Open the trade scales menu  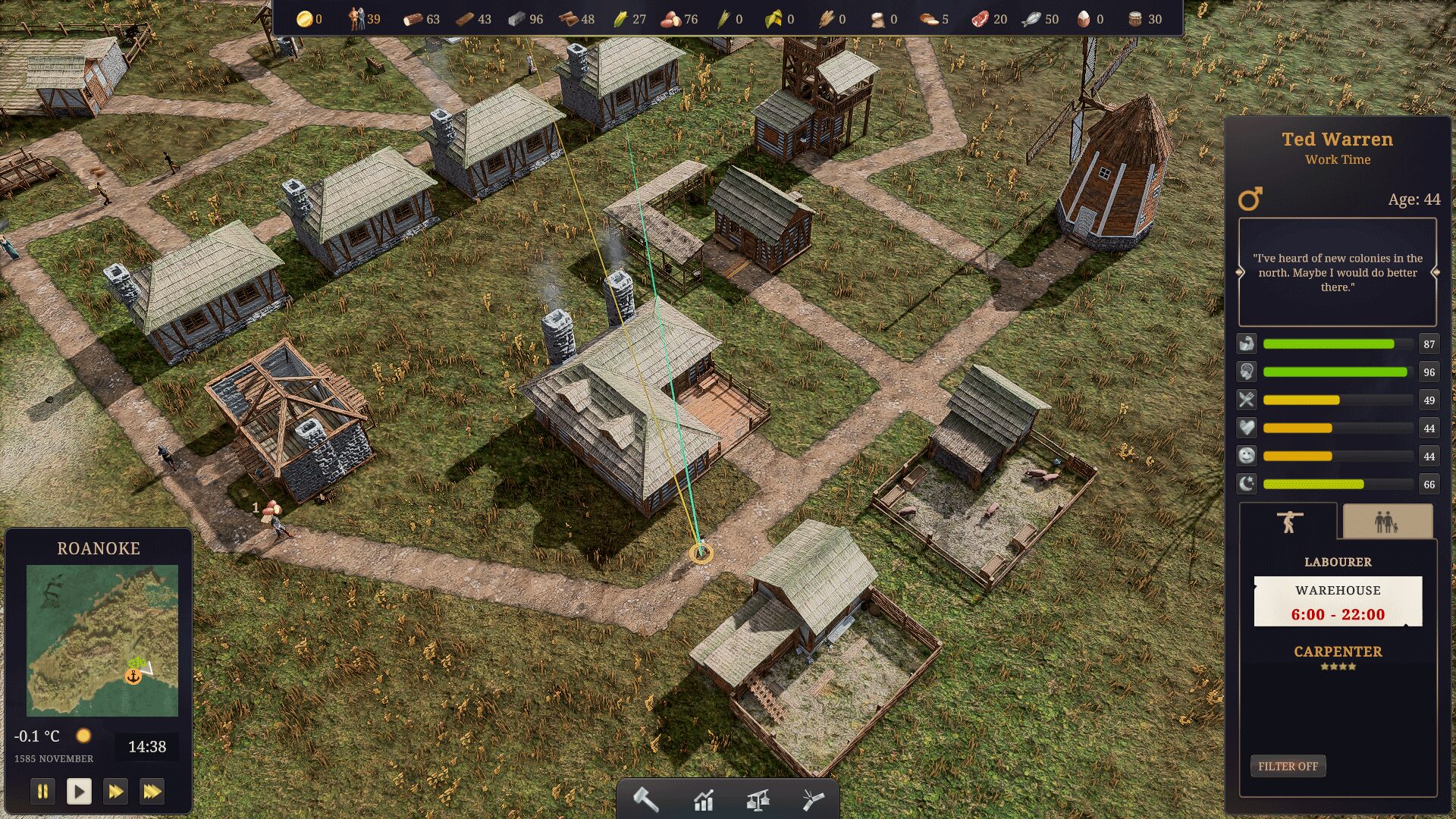coord(758,799)
